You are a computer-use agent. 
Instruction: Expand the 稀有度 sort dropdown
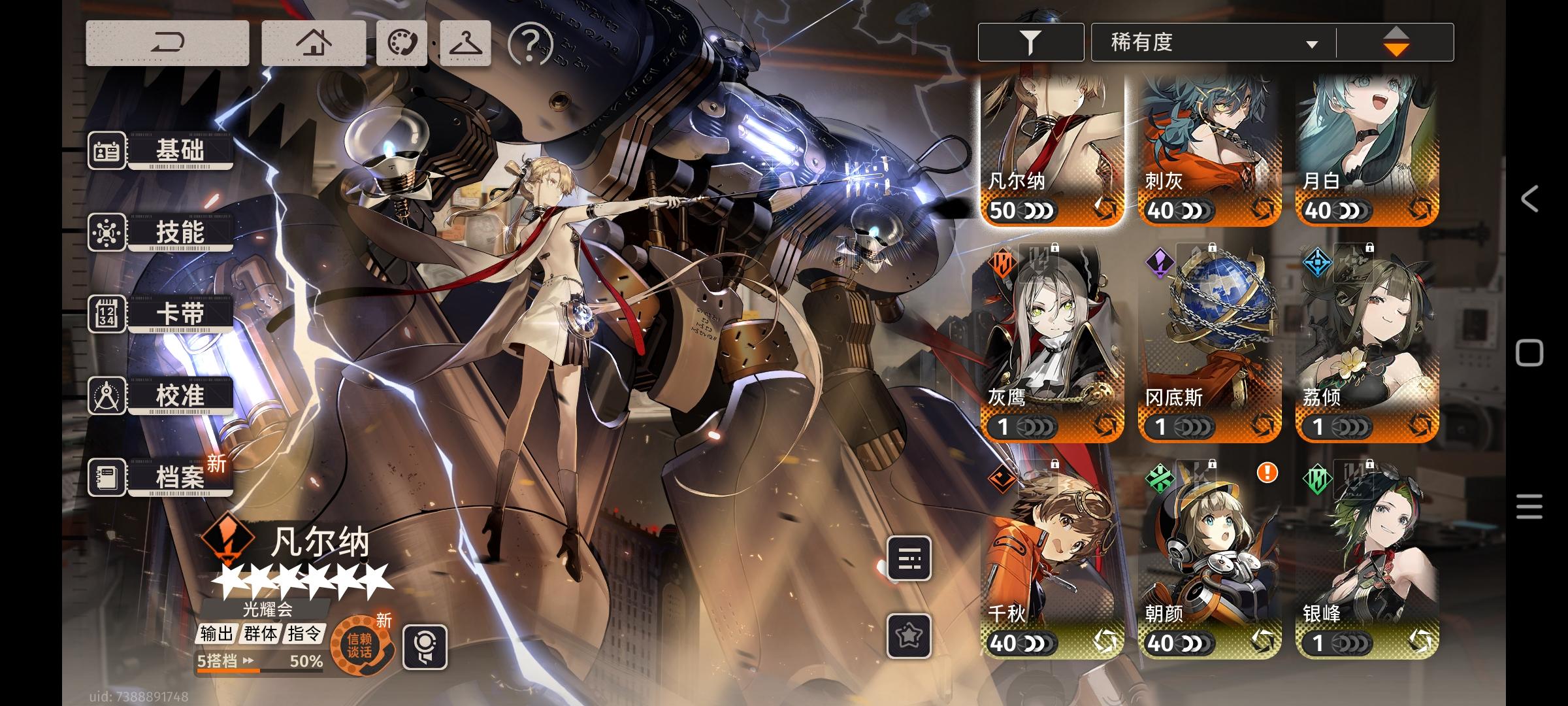click(x=1213, y=43)
